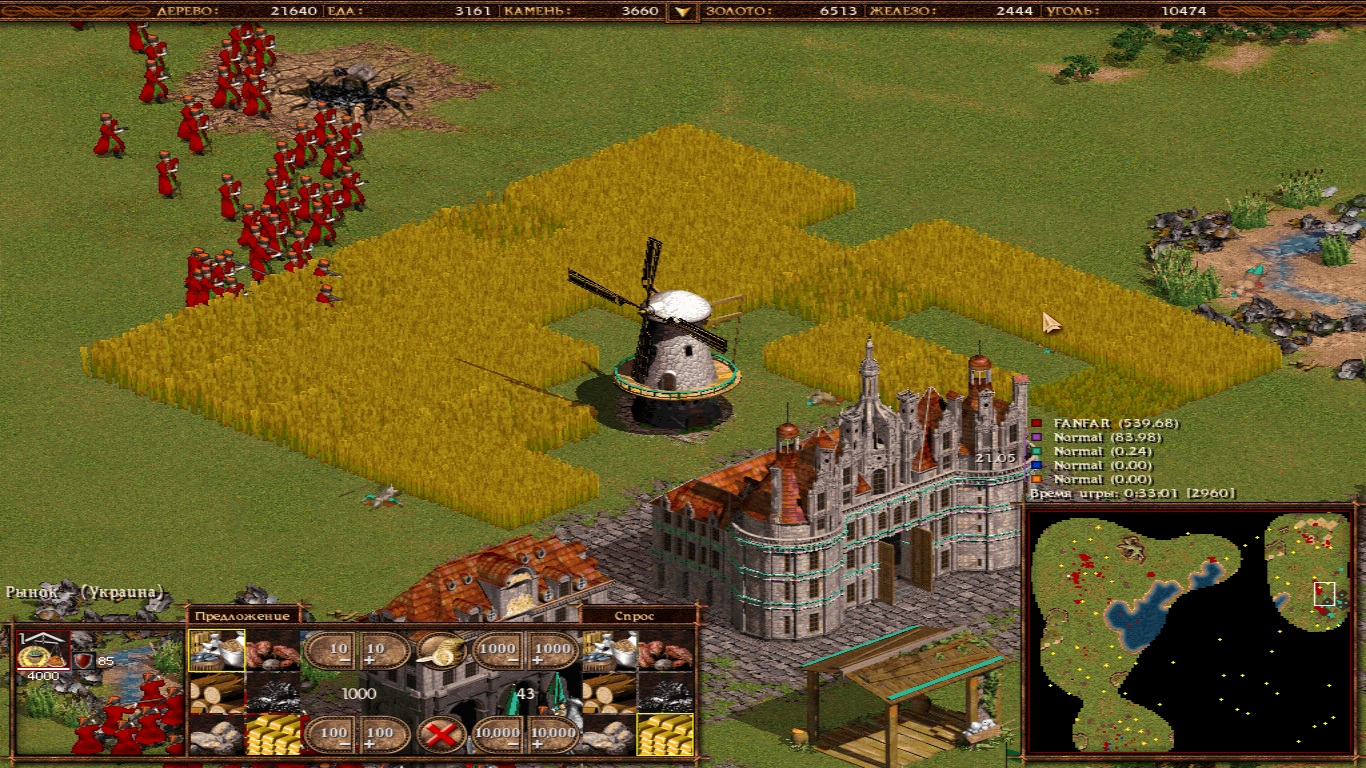Decrease offered amount by 100
Viewport: 1366px width, 768px height.
coord(330,735)
